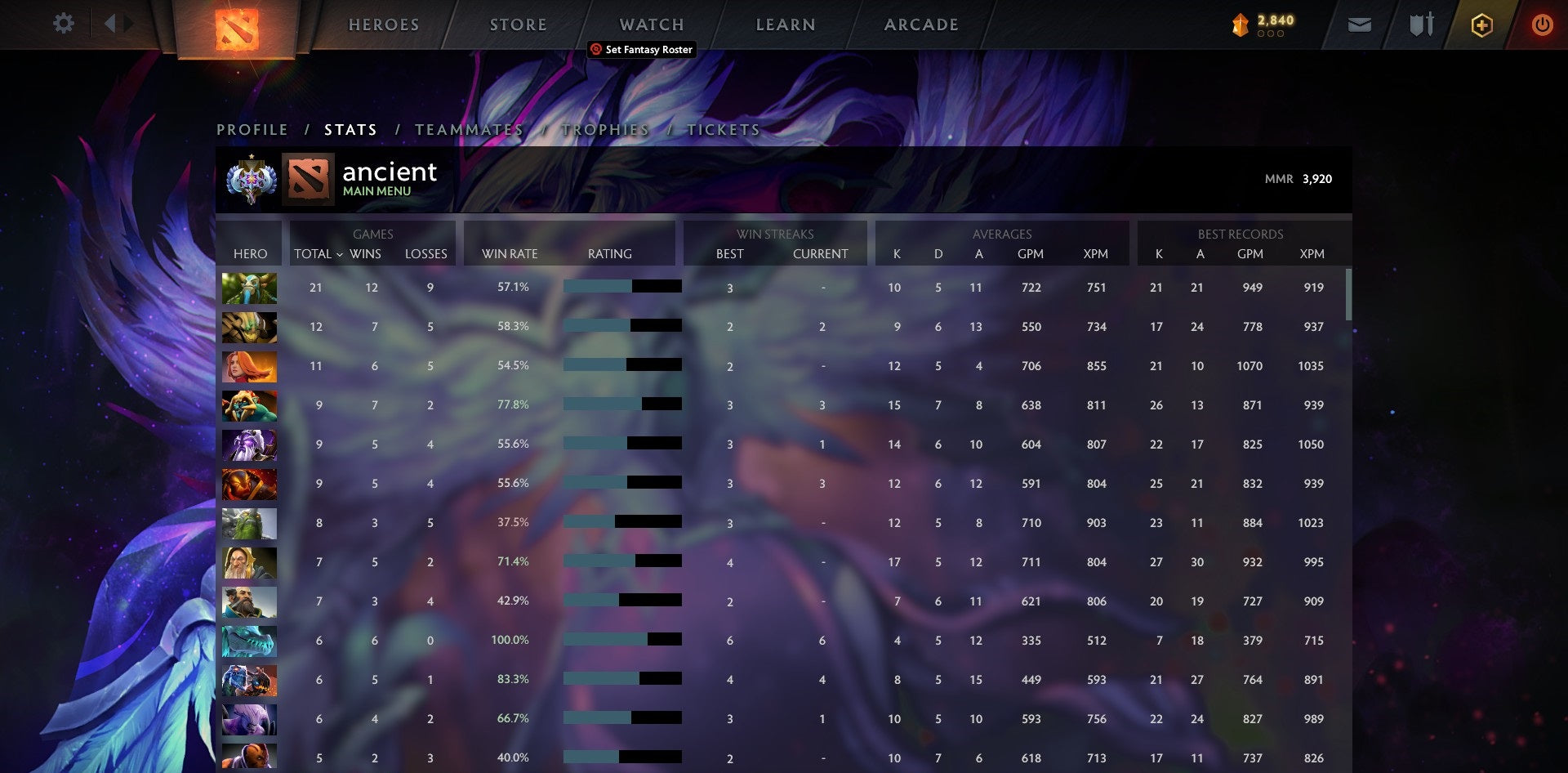Image resolution: width=1568 pixels, height=773 pixels.
Task: Select the Lina hero portrait
Action: pyautogui.click(x=250, y=366)
